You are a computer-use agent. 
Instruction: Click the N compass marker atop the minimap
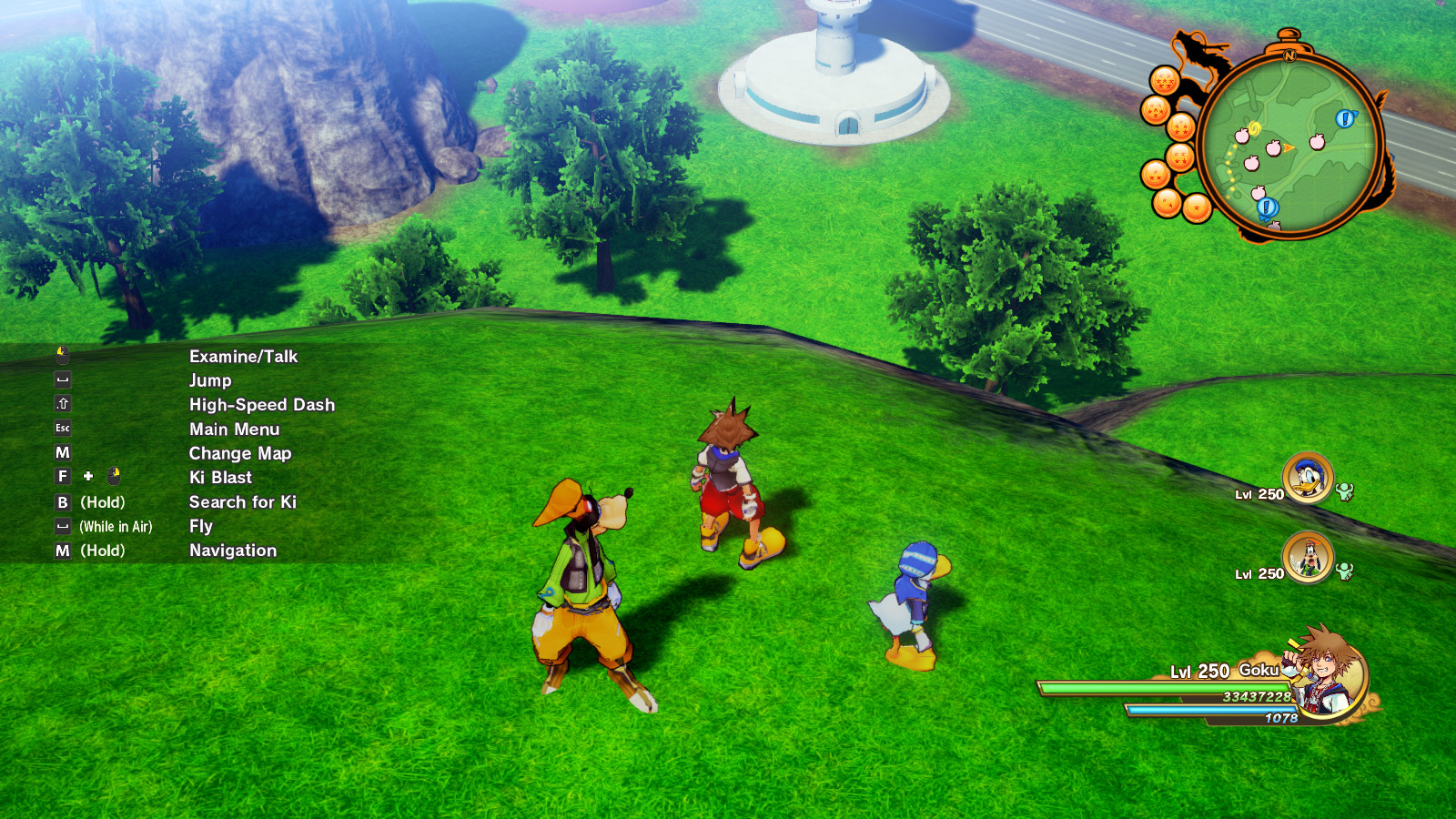click(x=1290, y=56)
